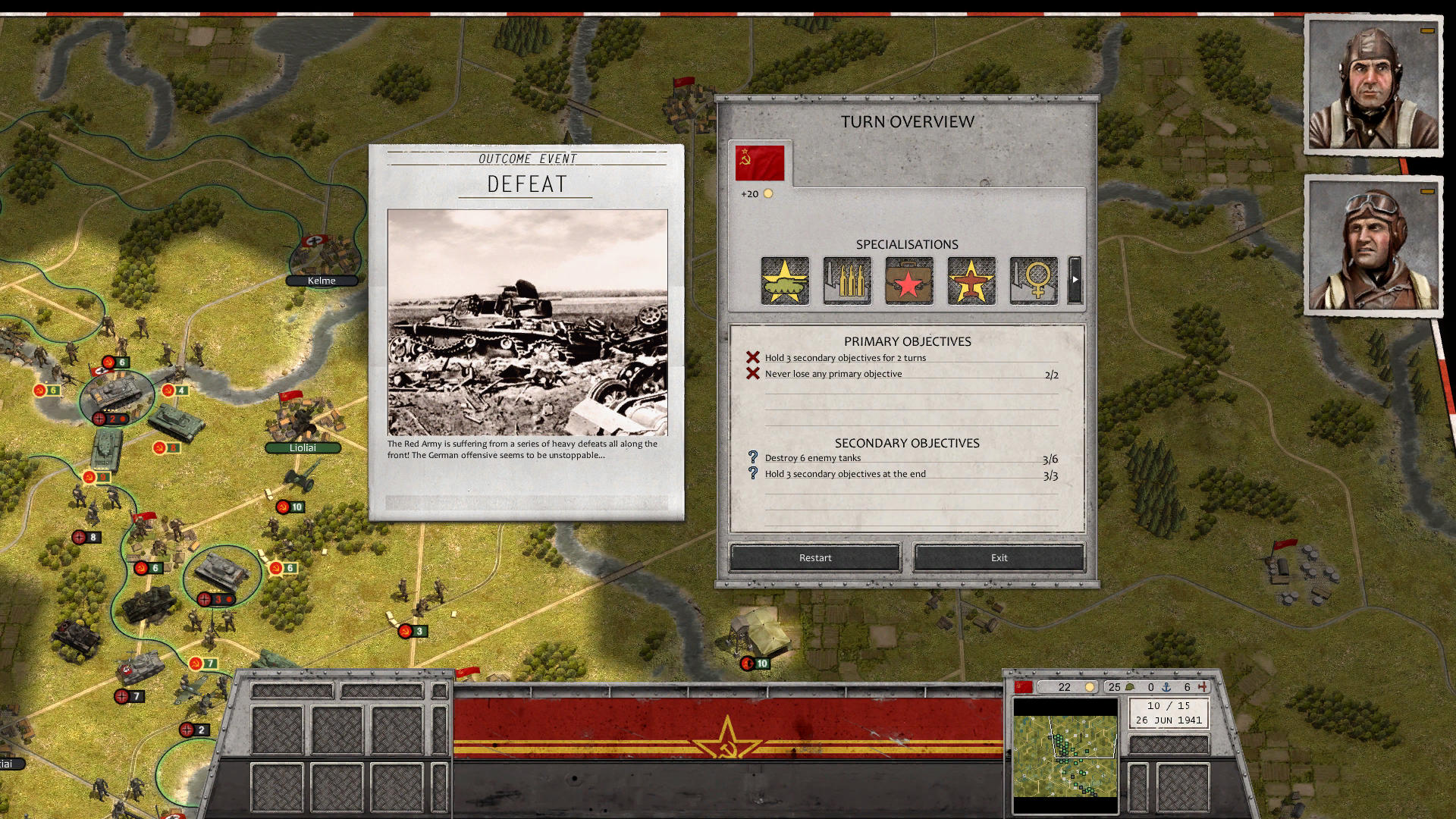The image size is (1456, 819).
Task: Click the minimap
Action: [1065, 756]
